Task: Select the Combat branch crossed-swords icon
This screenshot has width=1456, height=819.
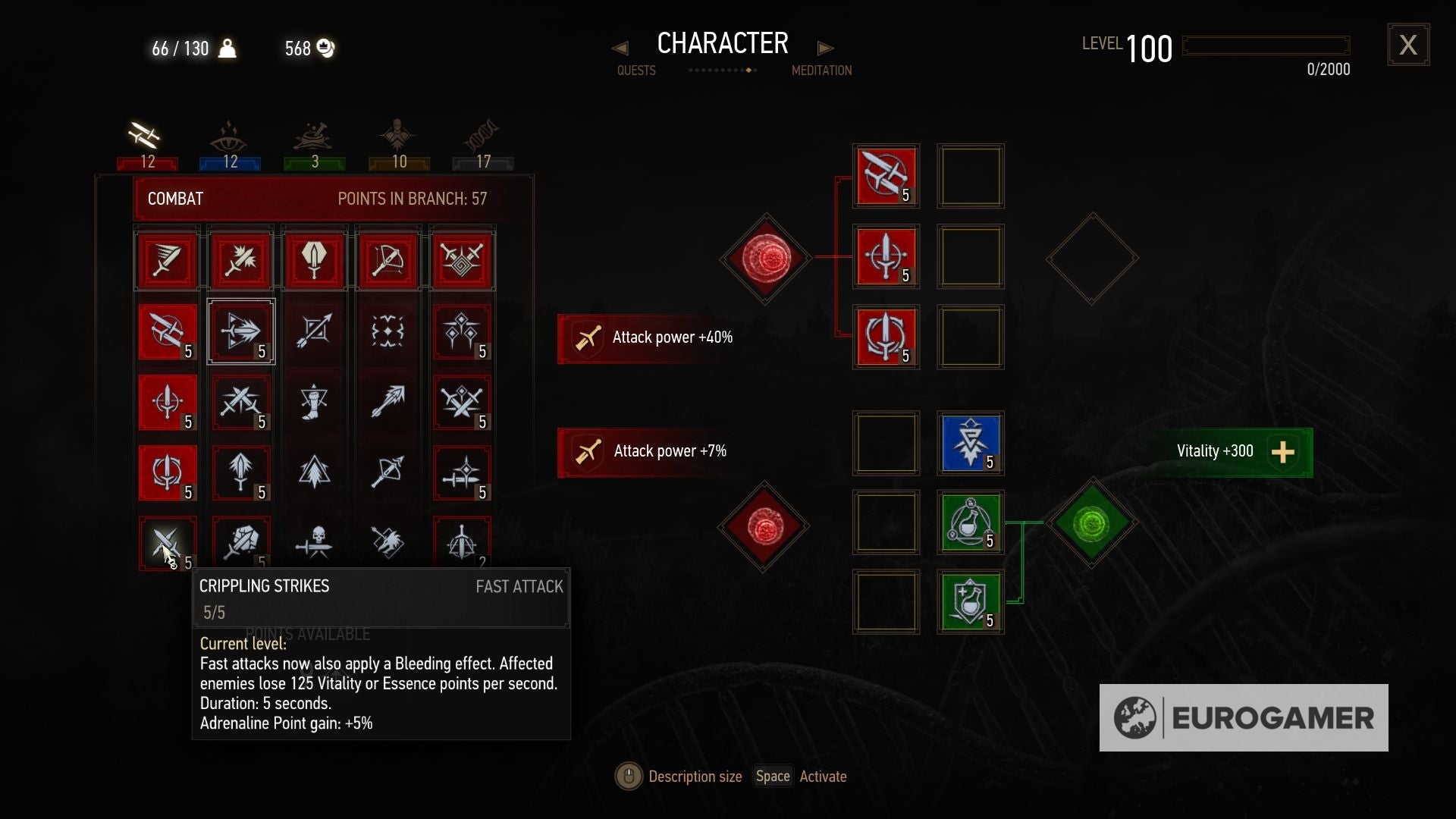Action: pyautogui.click(x=144, y=136)
